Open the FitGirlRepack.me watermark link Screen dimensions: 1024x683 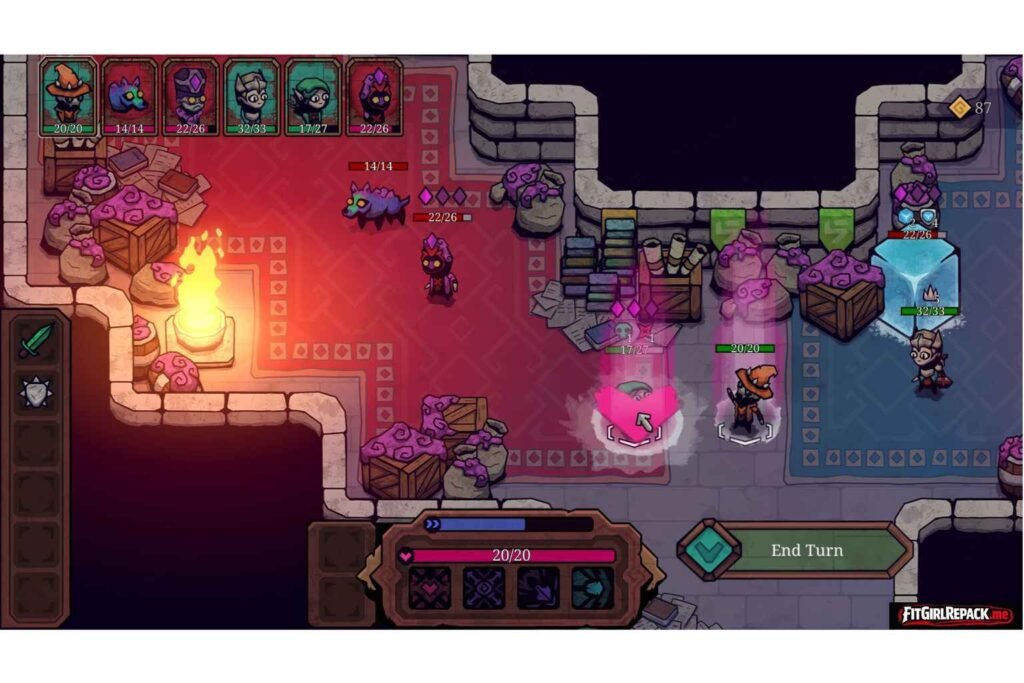coord(954,614)
